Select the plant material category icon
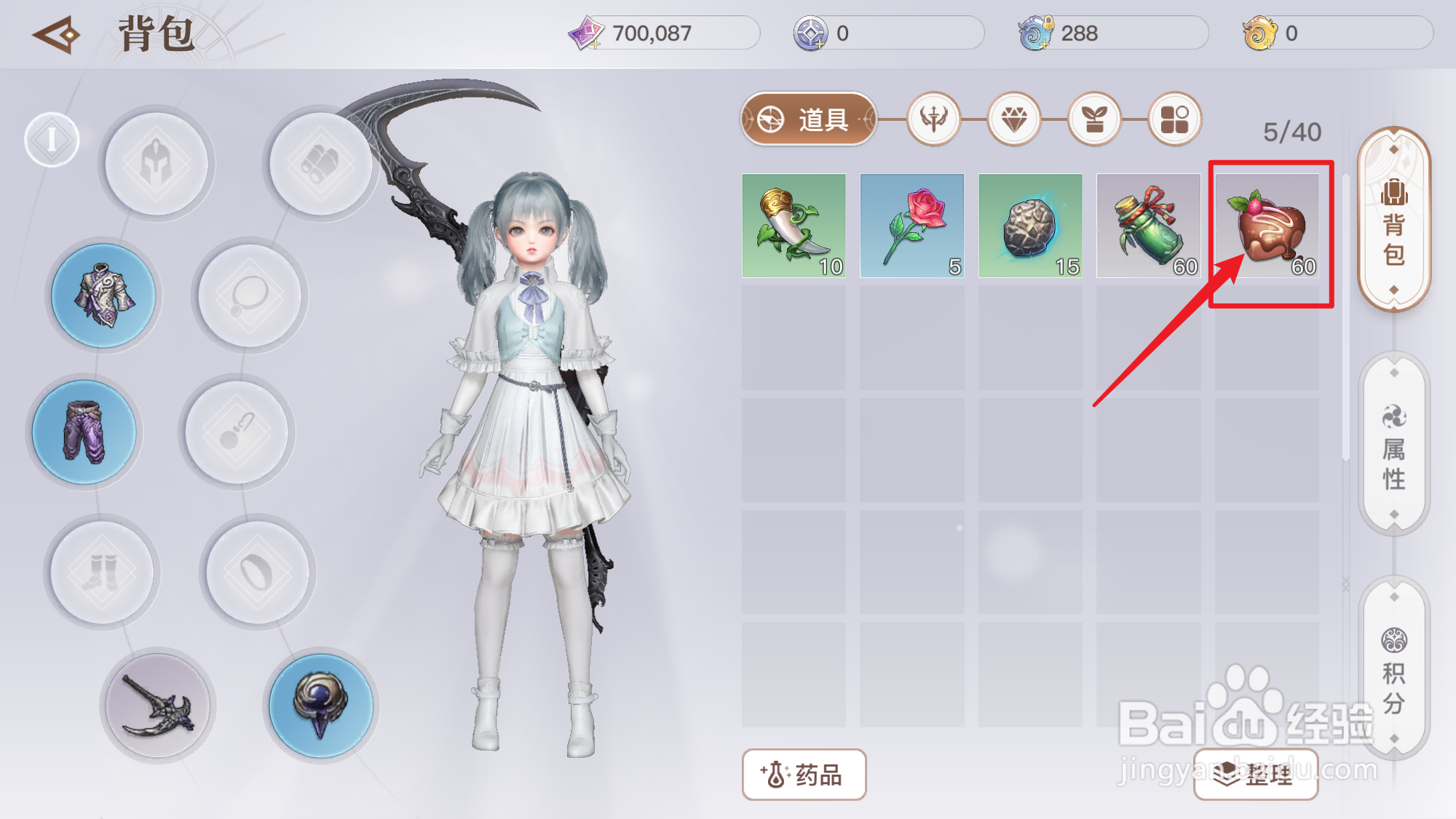The image size is (1456, 819). 1093,120
